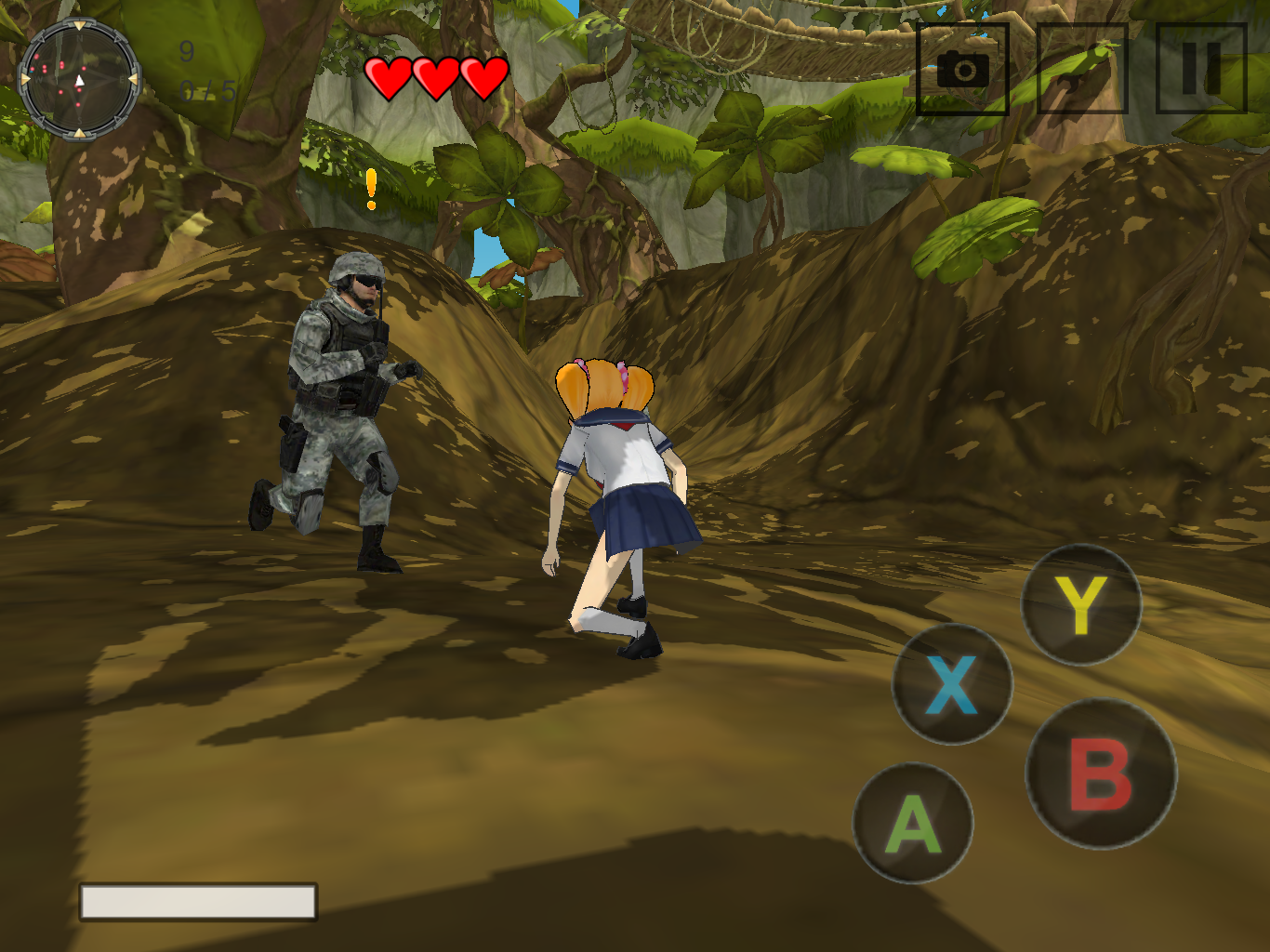1270x952 pixels.
Task: Select the item counter showing 9
Action: coord(186,53)
